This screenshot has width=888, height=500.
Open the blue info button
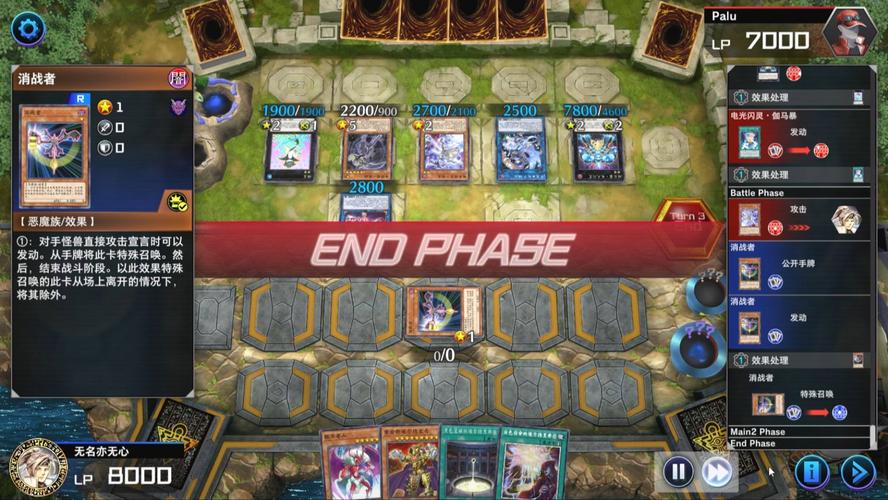click(812, 471)
